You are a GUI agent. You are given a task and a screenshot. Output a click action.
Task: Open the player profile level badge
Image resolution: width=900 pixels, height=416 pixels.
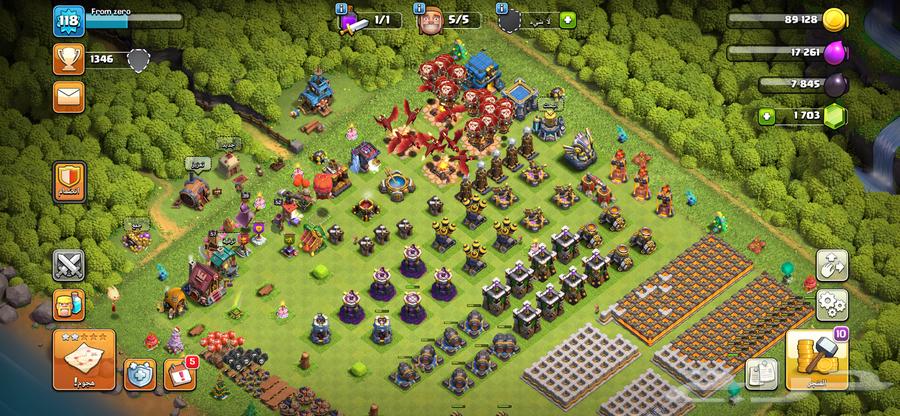coord(68,21)
